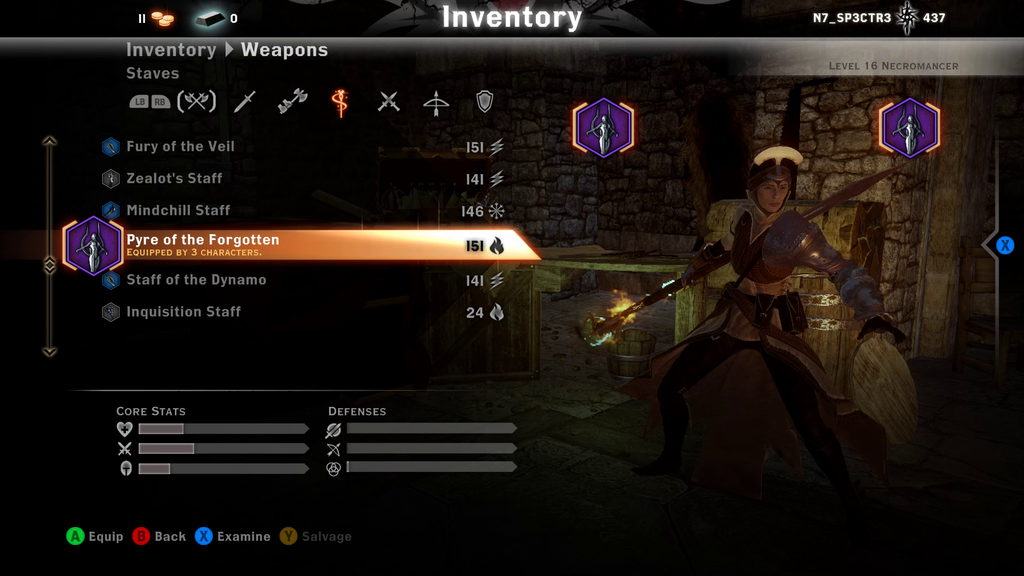Switch to the Staves category tab

pos(340,102)
